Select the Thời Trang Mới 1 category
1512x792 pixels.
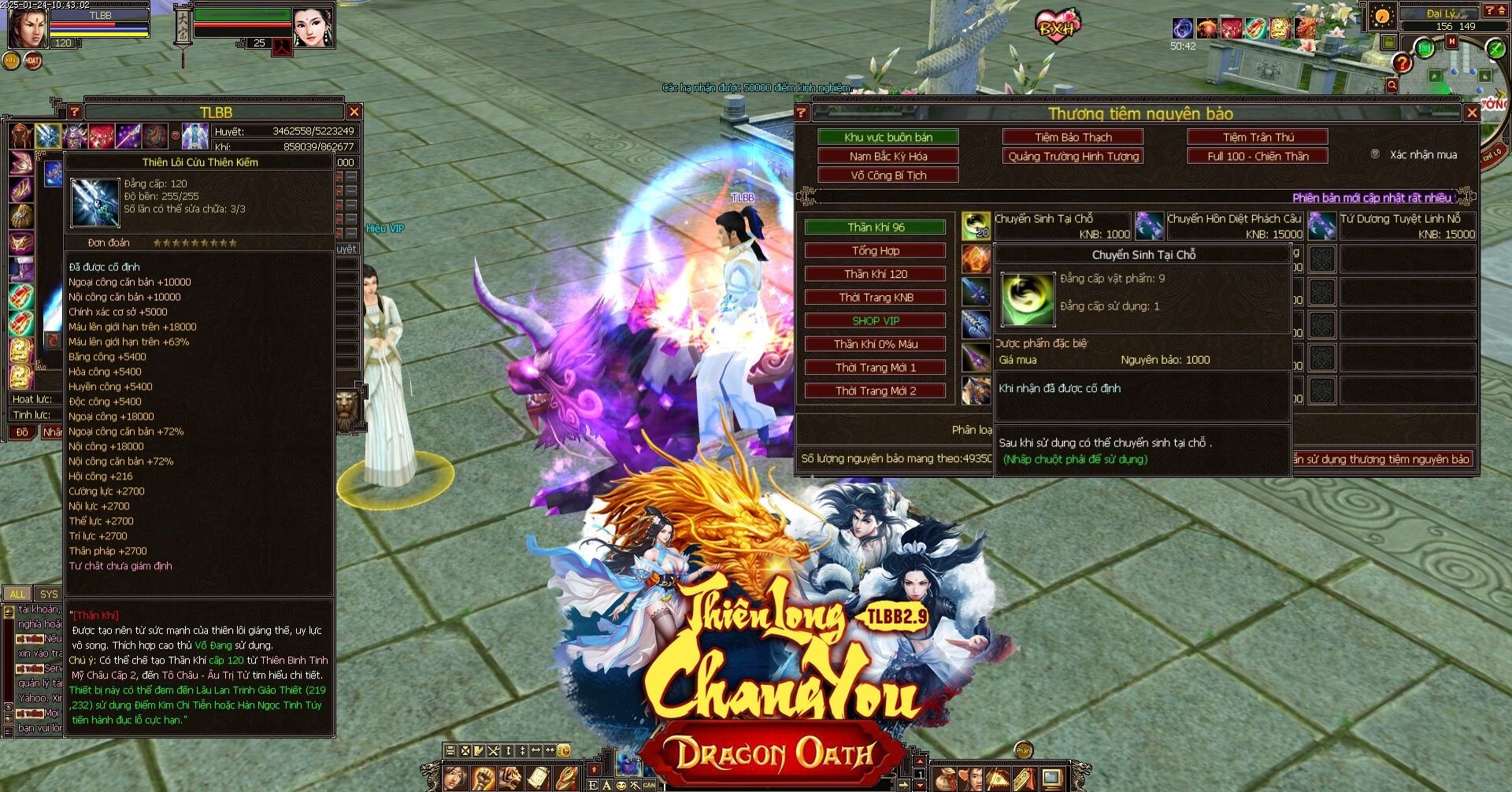(876, 368)
